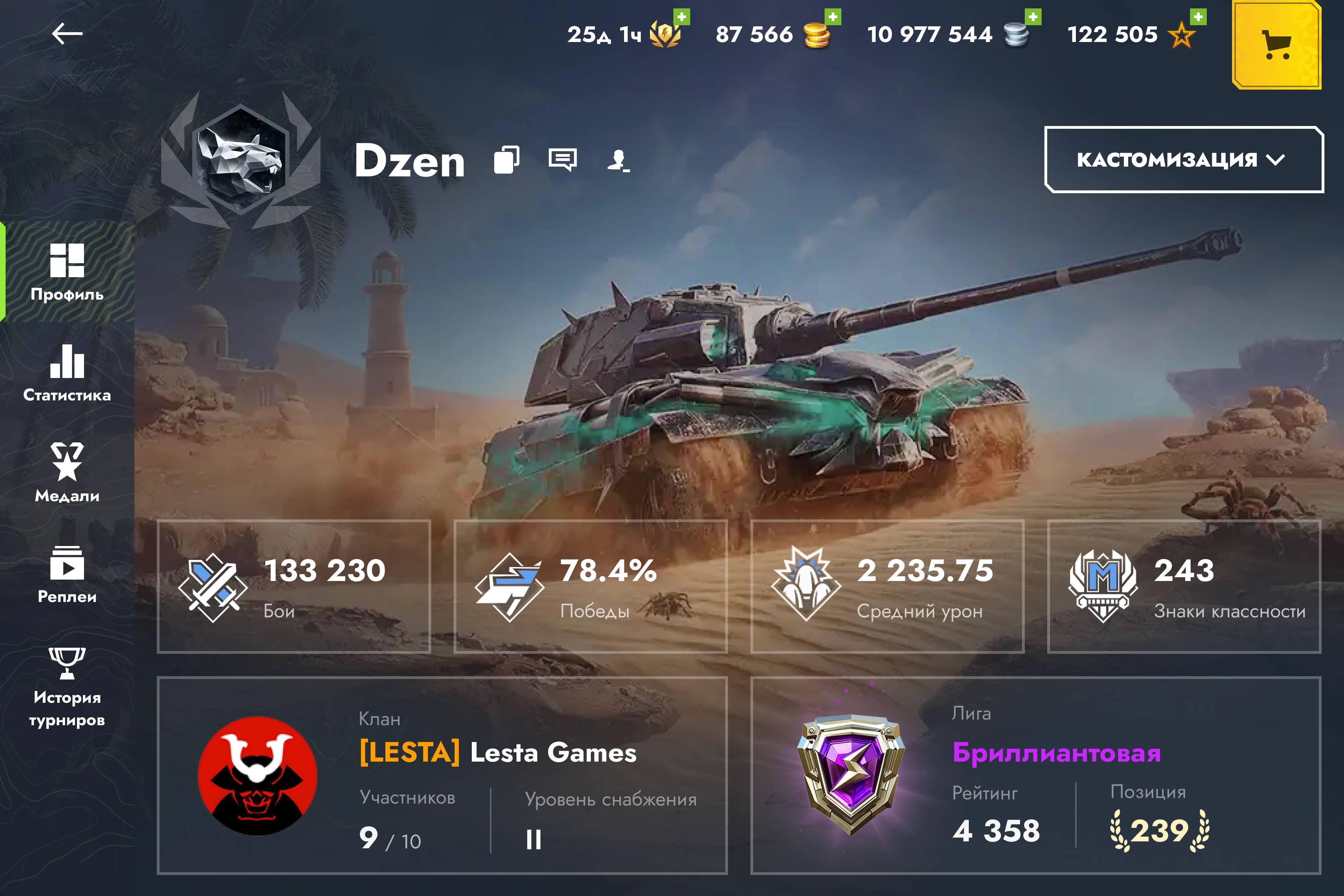This screenshot has width=1344, height=896.
Task: Open chat message icon beside Dzen
Action: tap(562, 160)
